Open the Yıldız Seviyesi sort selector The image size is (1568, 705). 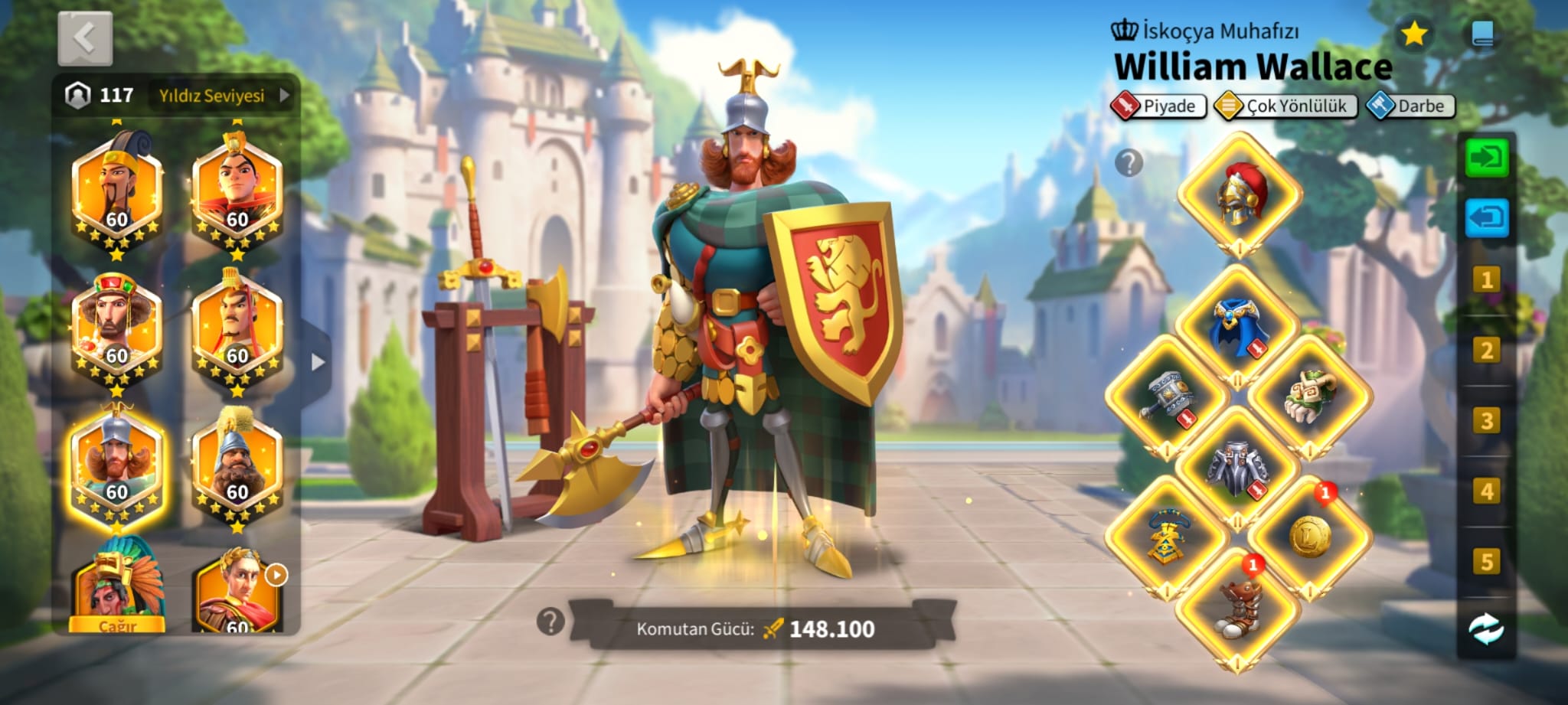(222, 96)
